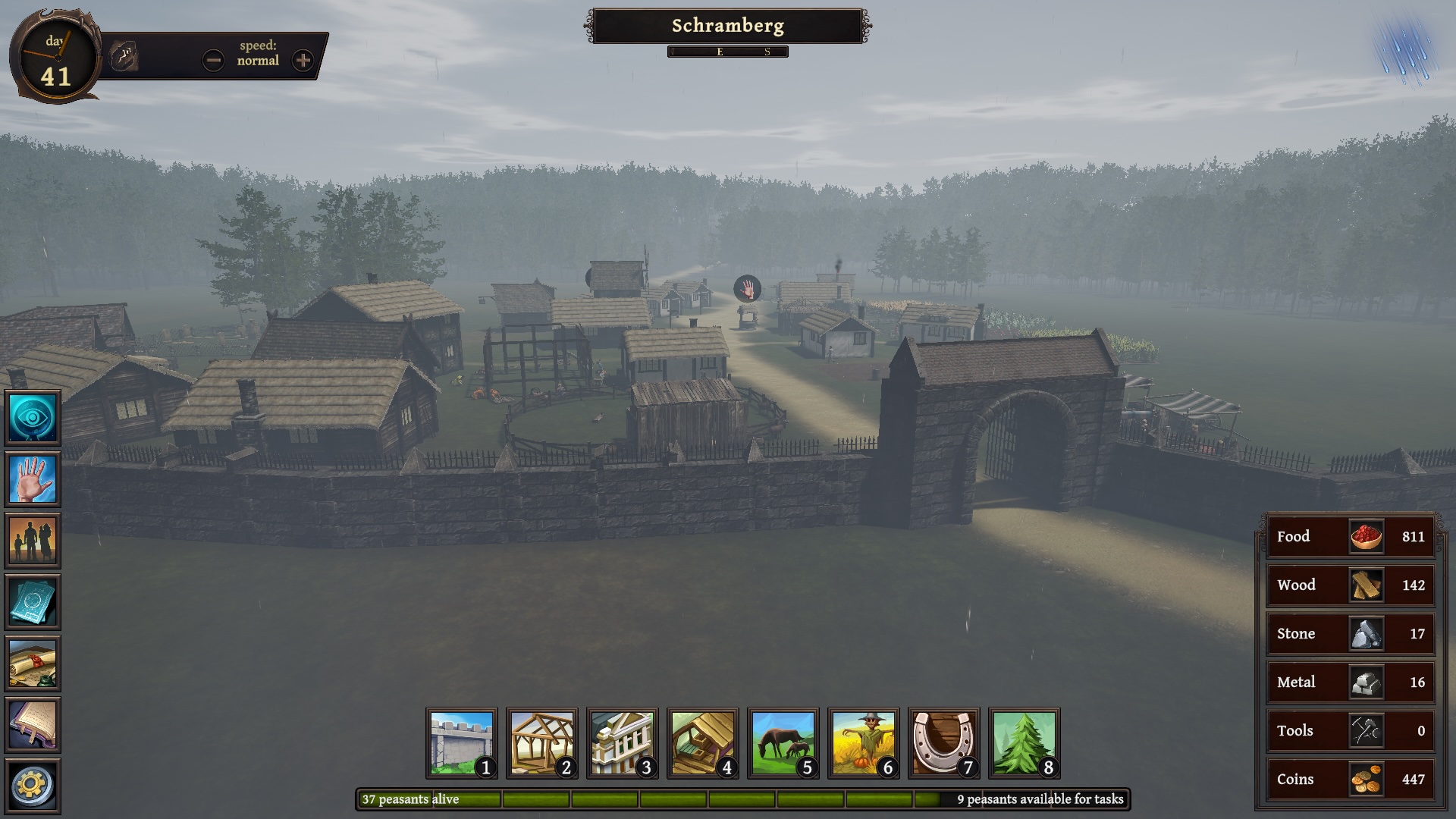Select build category 4 wooden workshop
Image resolution: width=1456 pixels, height=819 pixels.
pos(703,743)
